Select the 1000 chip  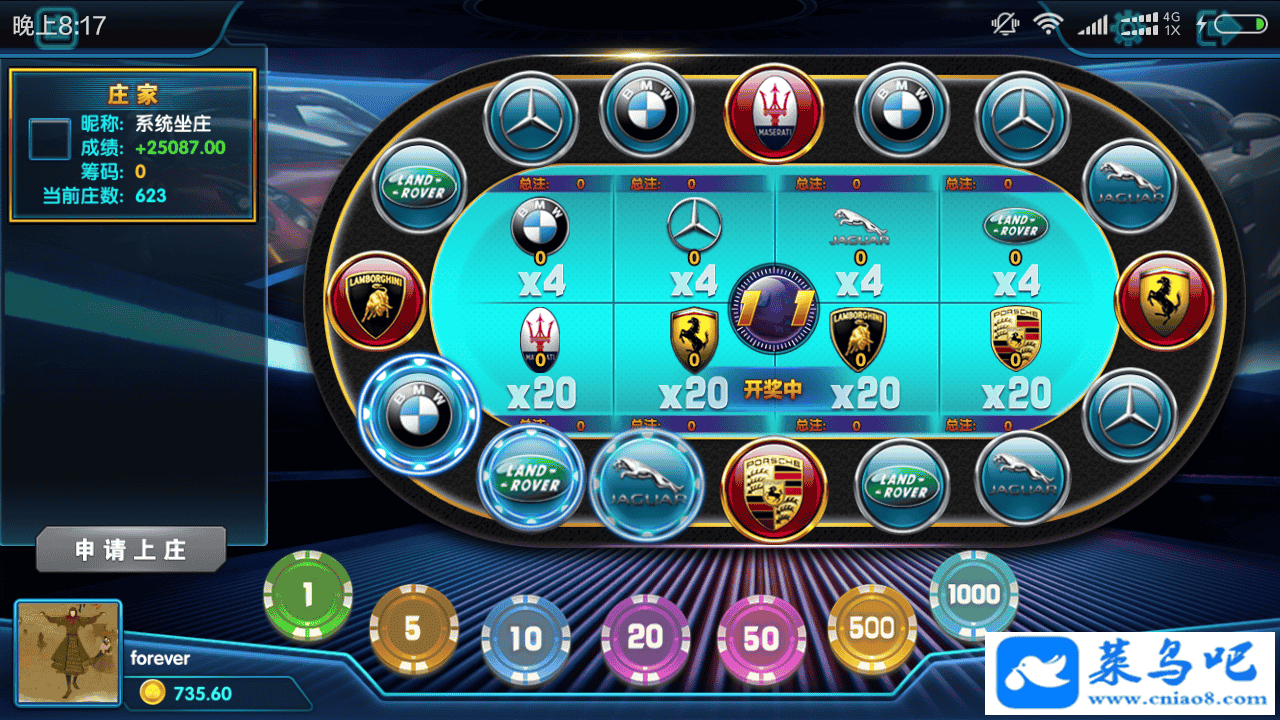click(973, 595)
